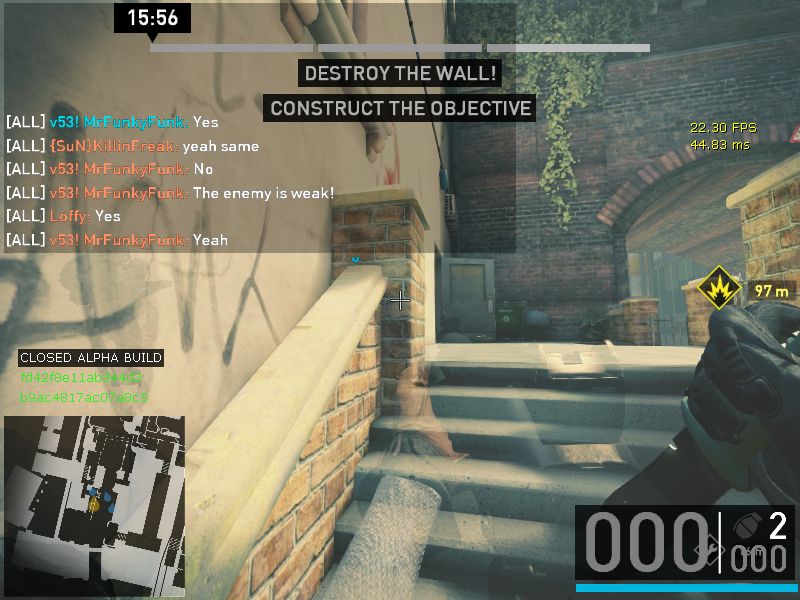Click the Destroy the Wall objective banner
Screen dimensions: 800x600
(x=400, y=74)
